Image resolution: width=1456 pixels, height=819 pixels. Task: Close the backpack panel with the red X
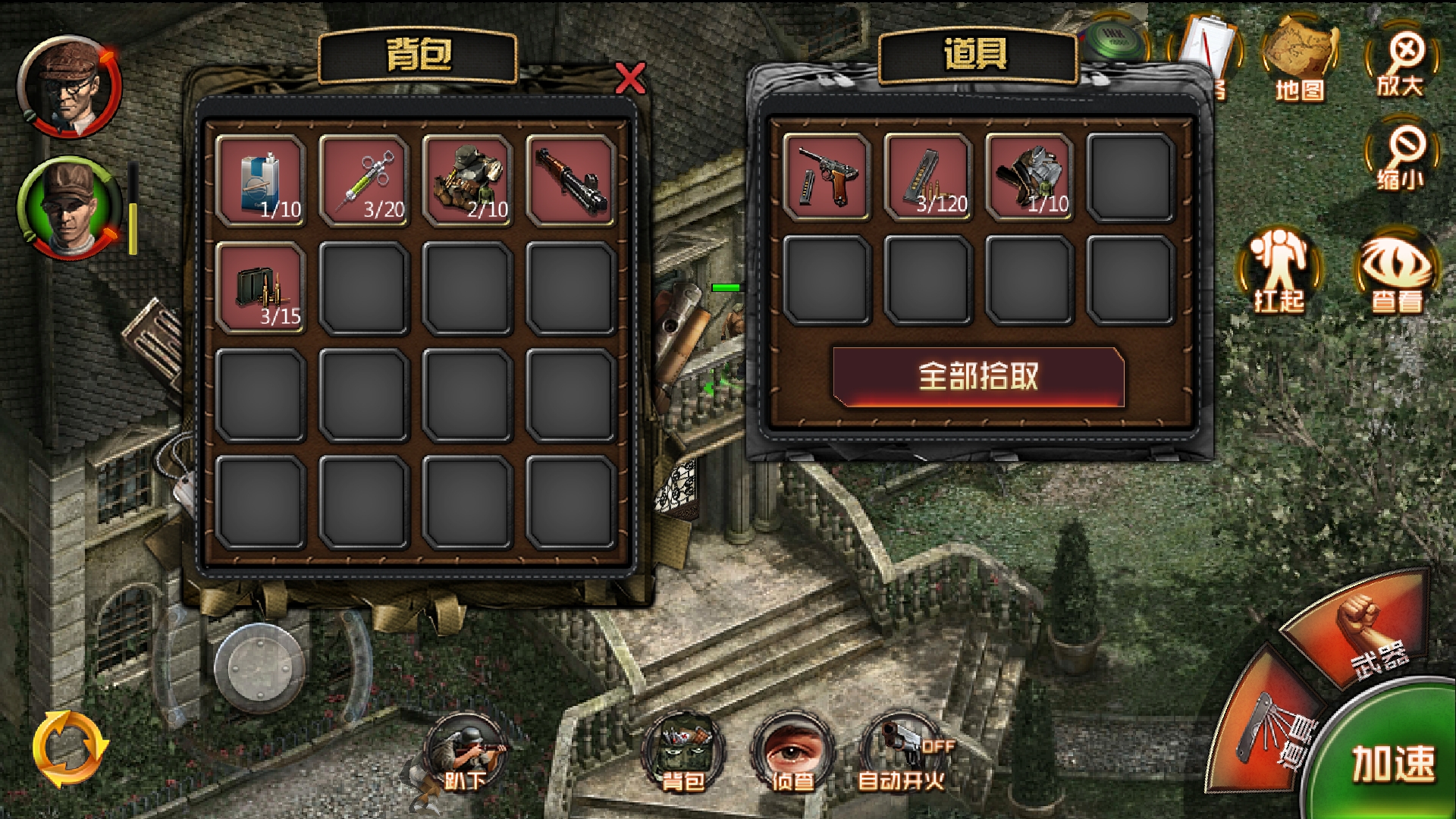pos(630,78)
